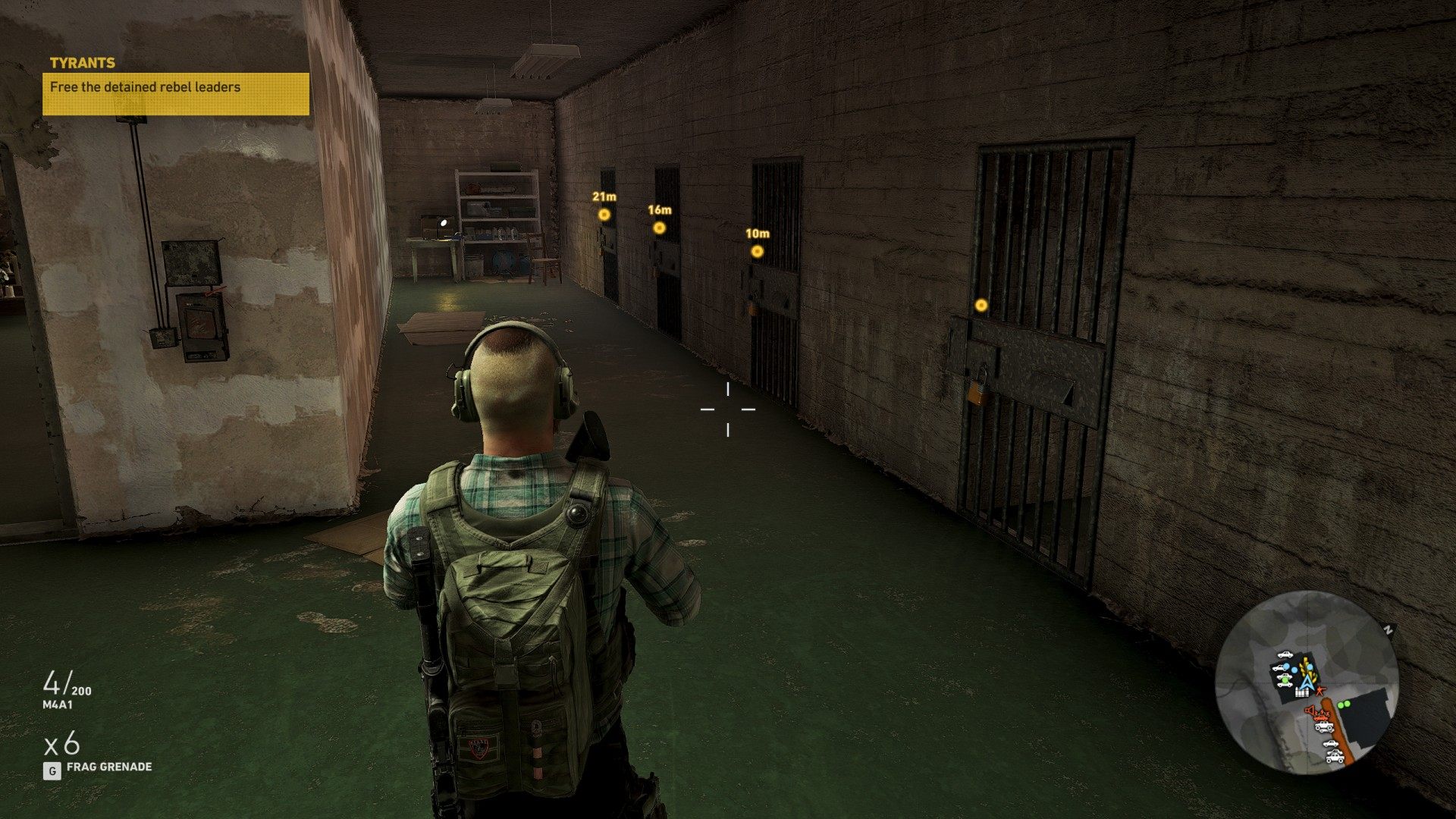Screen dimensions: 1456x819
Task: Choose the 10m objective marker
Action: tap(757, 252)
